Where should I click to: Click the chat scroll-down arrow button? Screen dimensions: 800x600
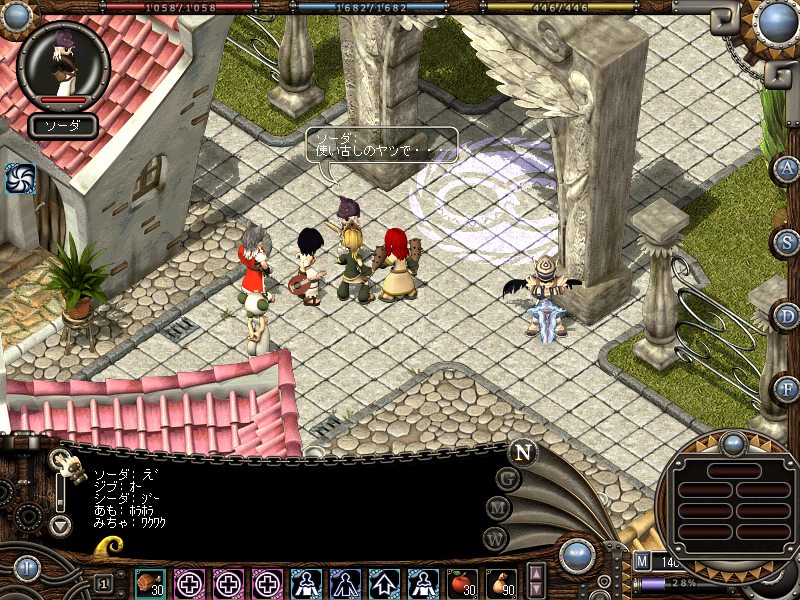click(61, 524)
